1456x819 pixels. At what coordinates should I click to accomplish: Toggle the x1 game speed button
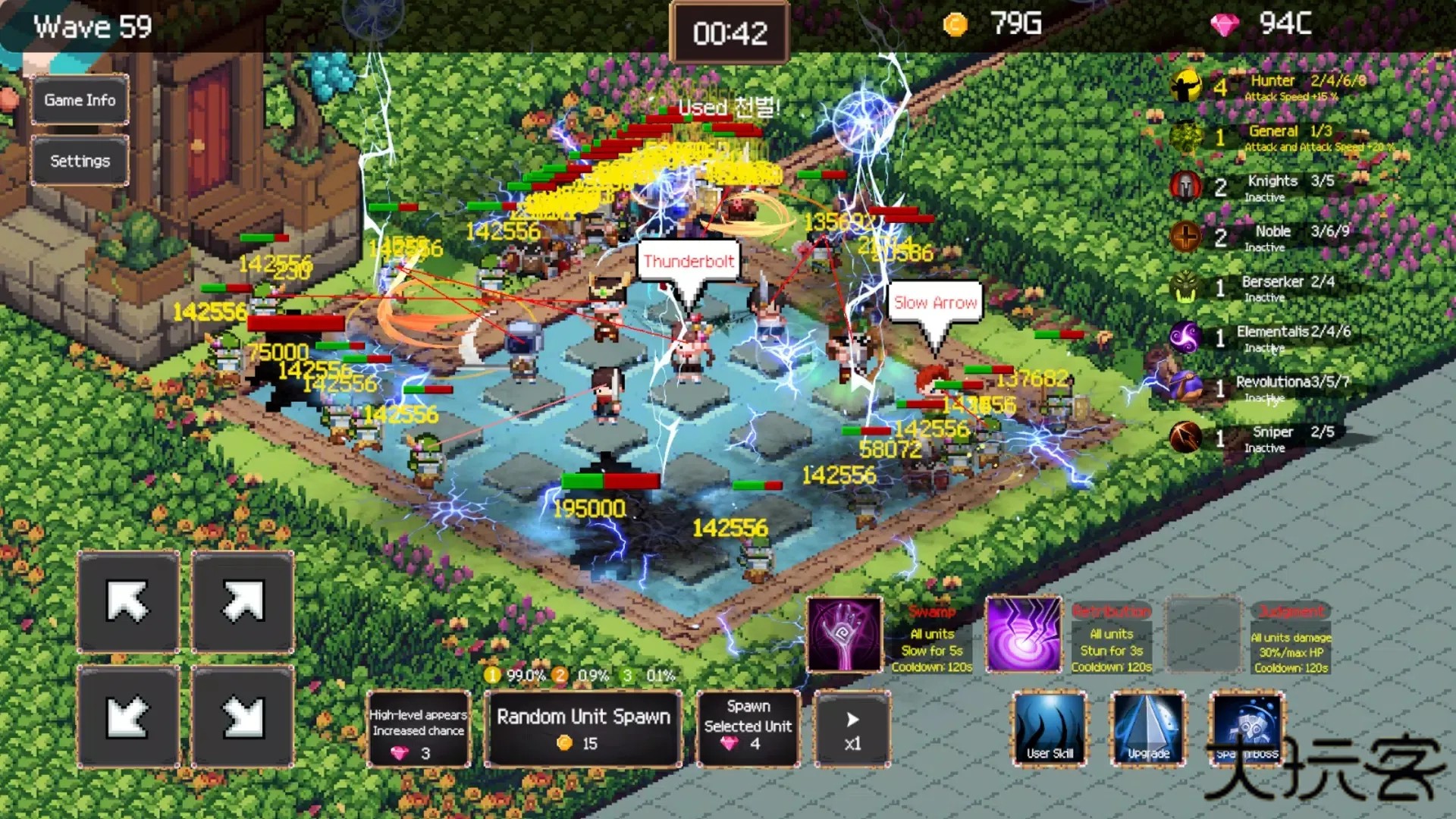(x=852, y=730)
